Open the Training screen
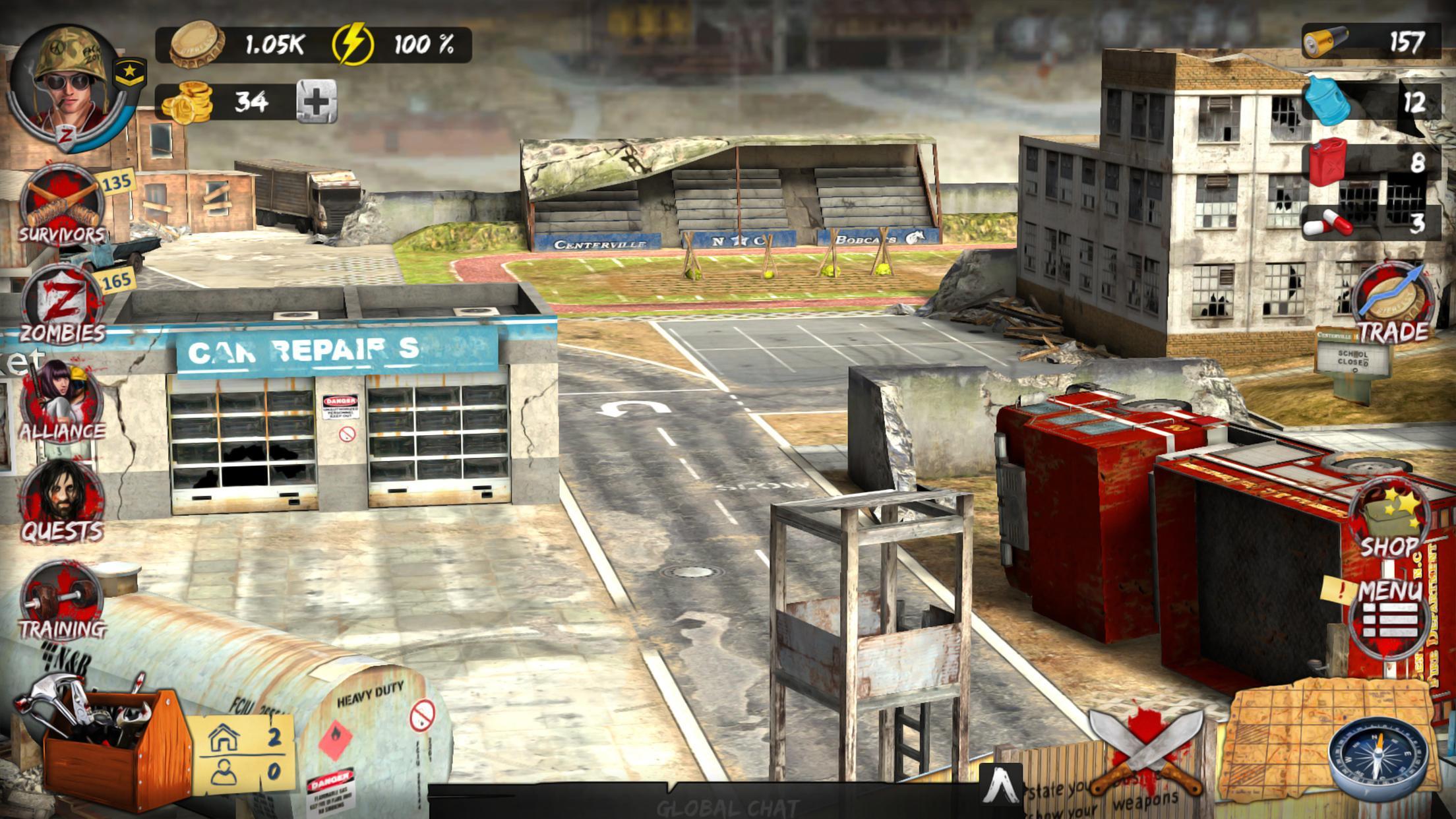This screenshot has height=819, width=1456. (61, 601)
